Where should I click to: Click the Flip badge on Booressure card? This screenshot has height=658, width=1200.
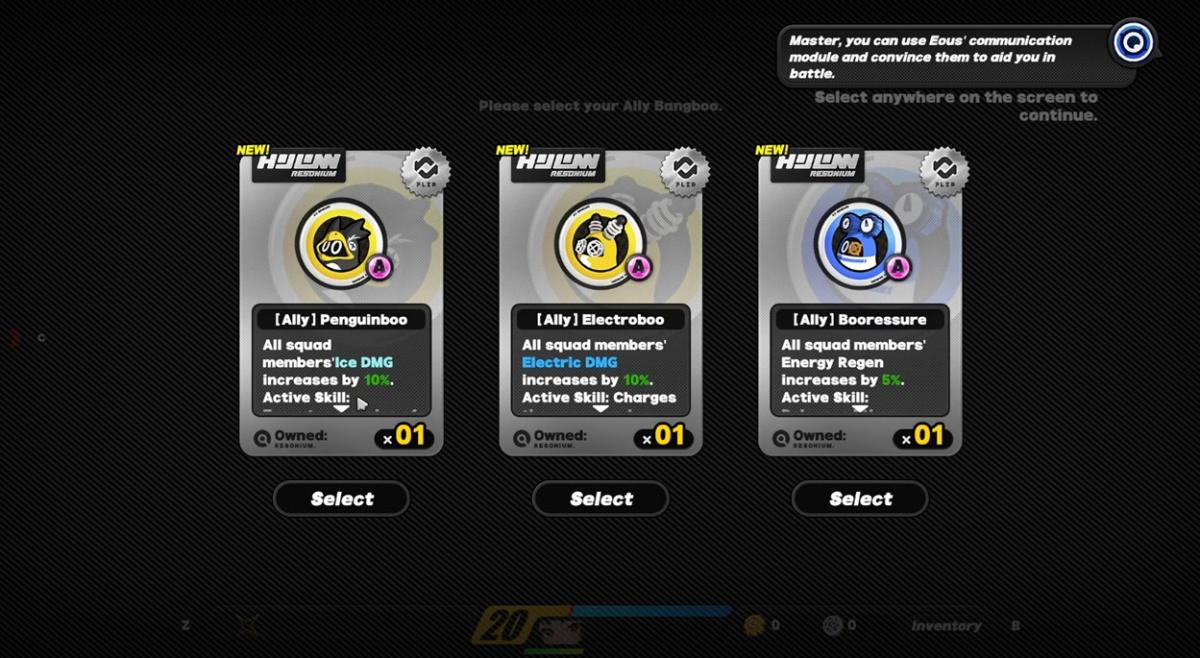click(944, 171)
